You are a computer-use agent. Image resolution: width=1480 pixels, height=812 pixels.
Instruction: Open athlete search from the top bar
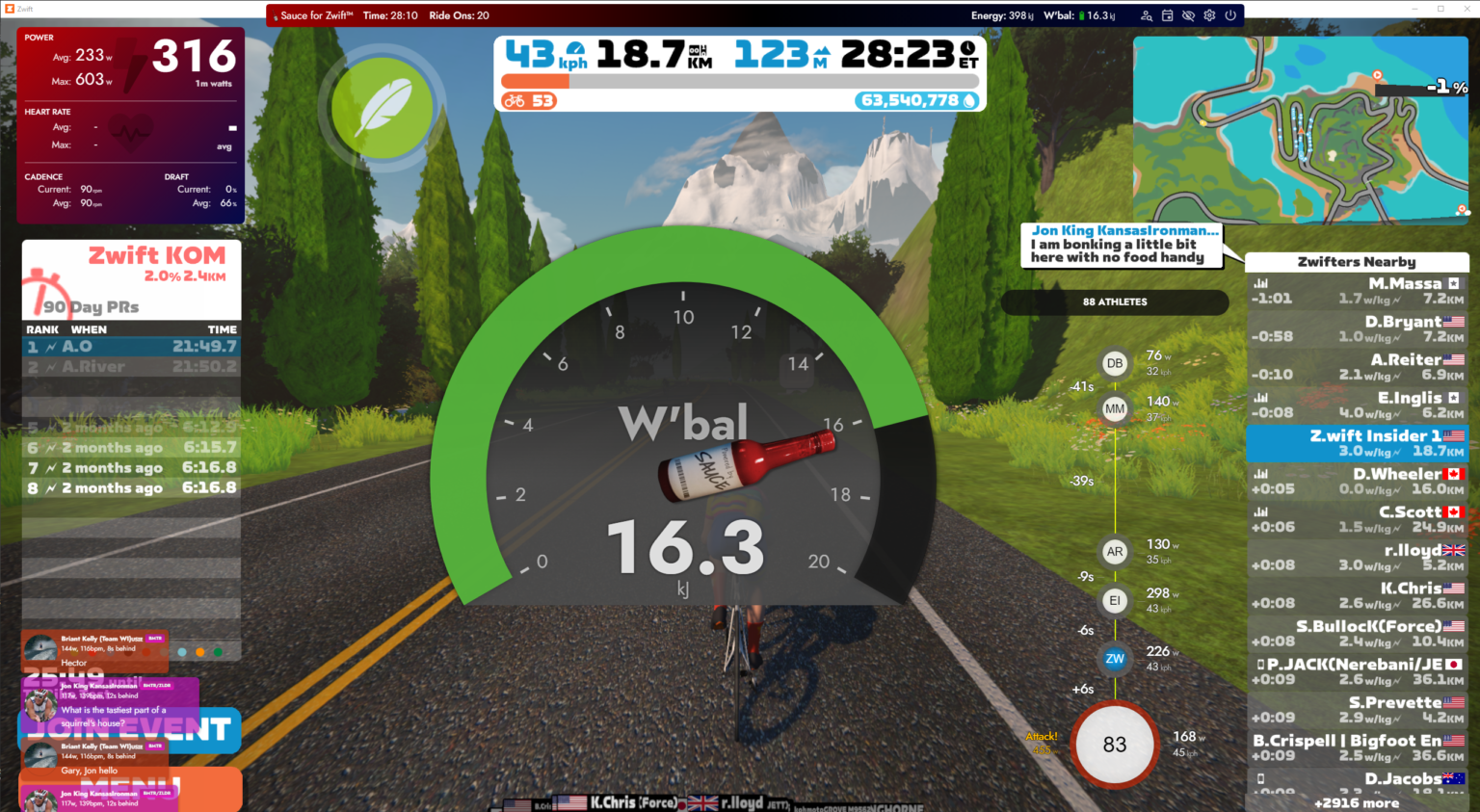pyautogui.click(x=1147, y=15)
